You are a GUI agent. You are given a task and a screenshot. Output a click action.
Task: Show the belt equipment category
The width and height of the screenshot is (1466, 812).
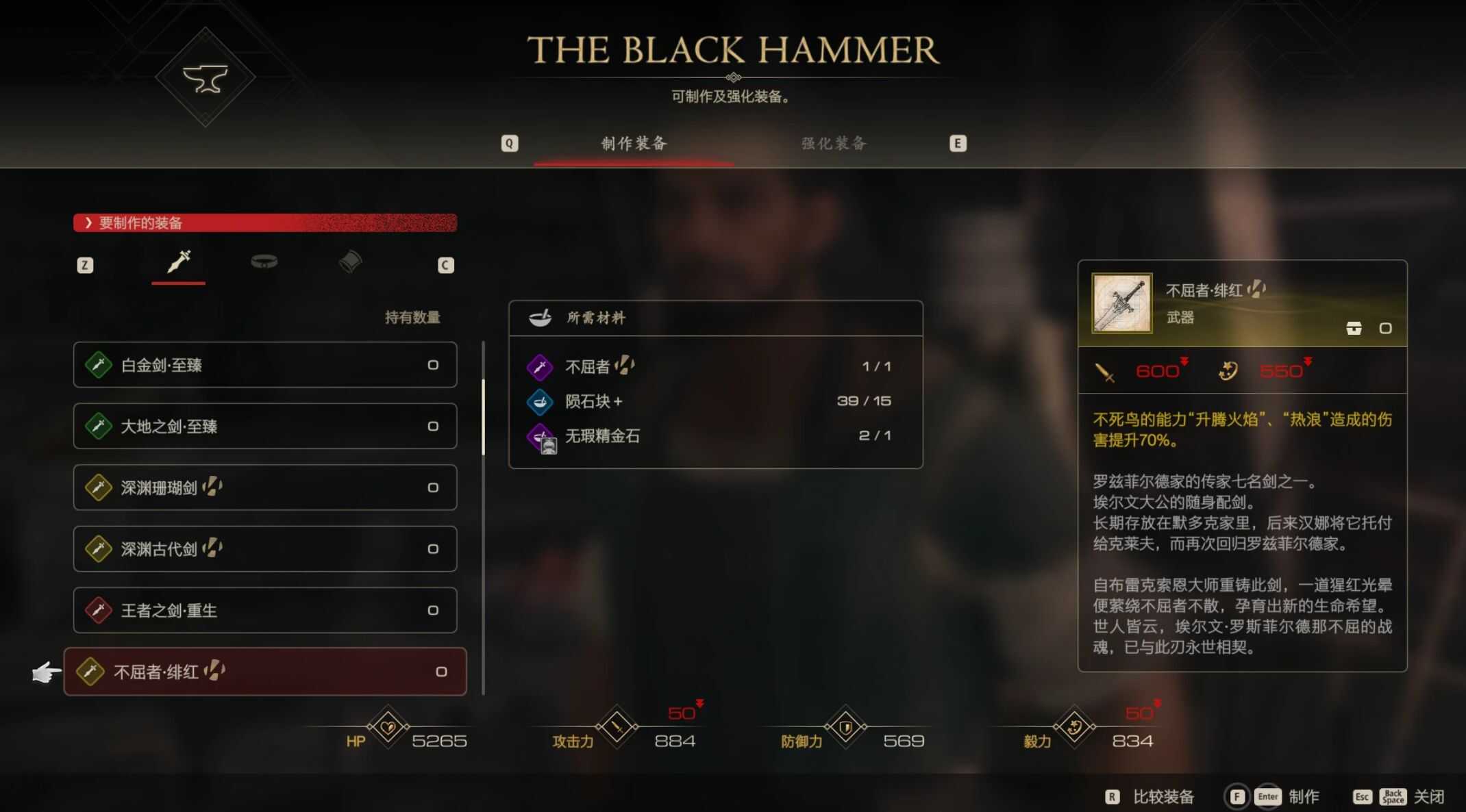coord(264,262)
